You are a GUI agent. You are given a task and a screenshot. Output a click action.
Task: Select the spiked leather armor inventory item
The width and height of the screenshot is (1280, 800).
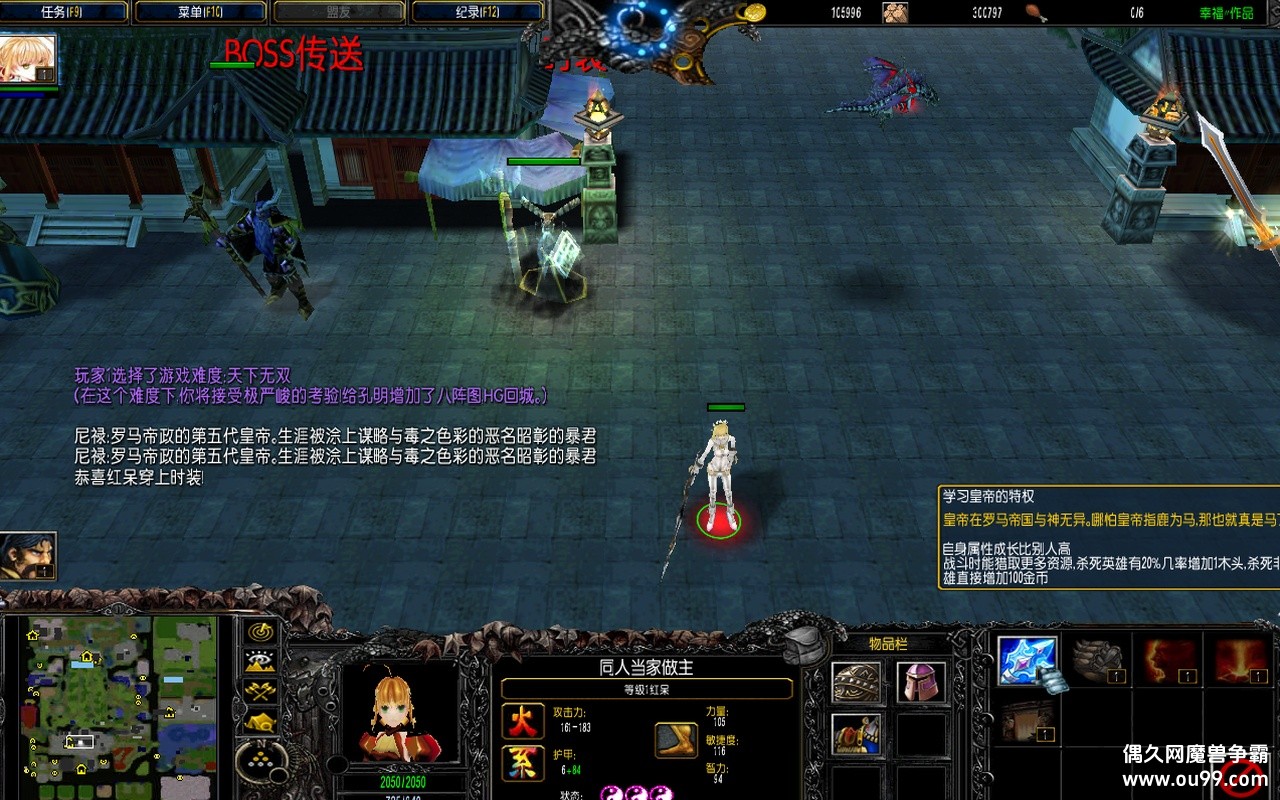857,683
